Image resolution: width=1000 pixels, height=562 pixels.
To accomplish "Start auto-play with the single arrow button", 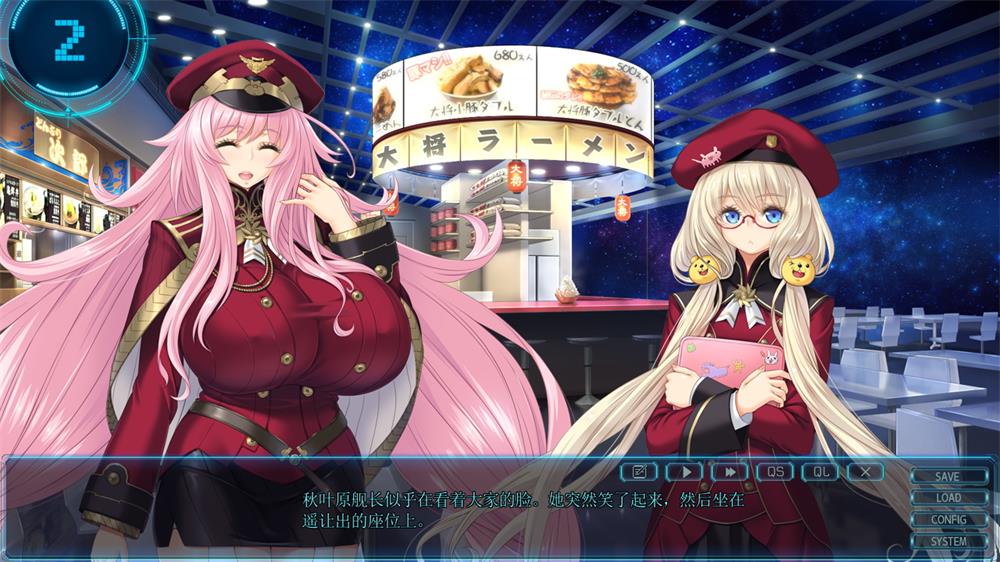I will coord(685,471).
